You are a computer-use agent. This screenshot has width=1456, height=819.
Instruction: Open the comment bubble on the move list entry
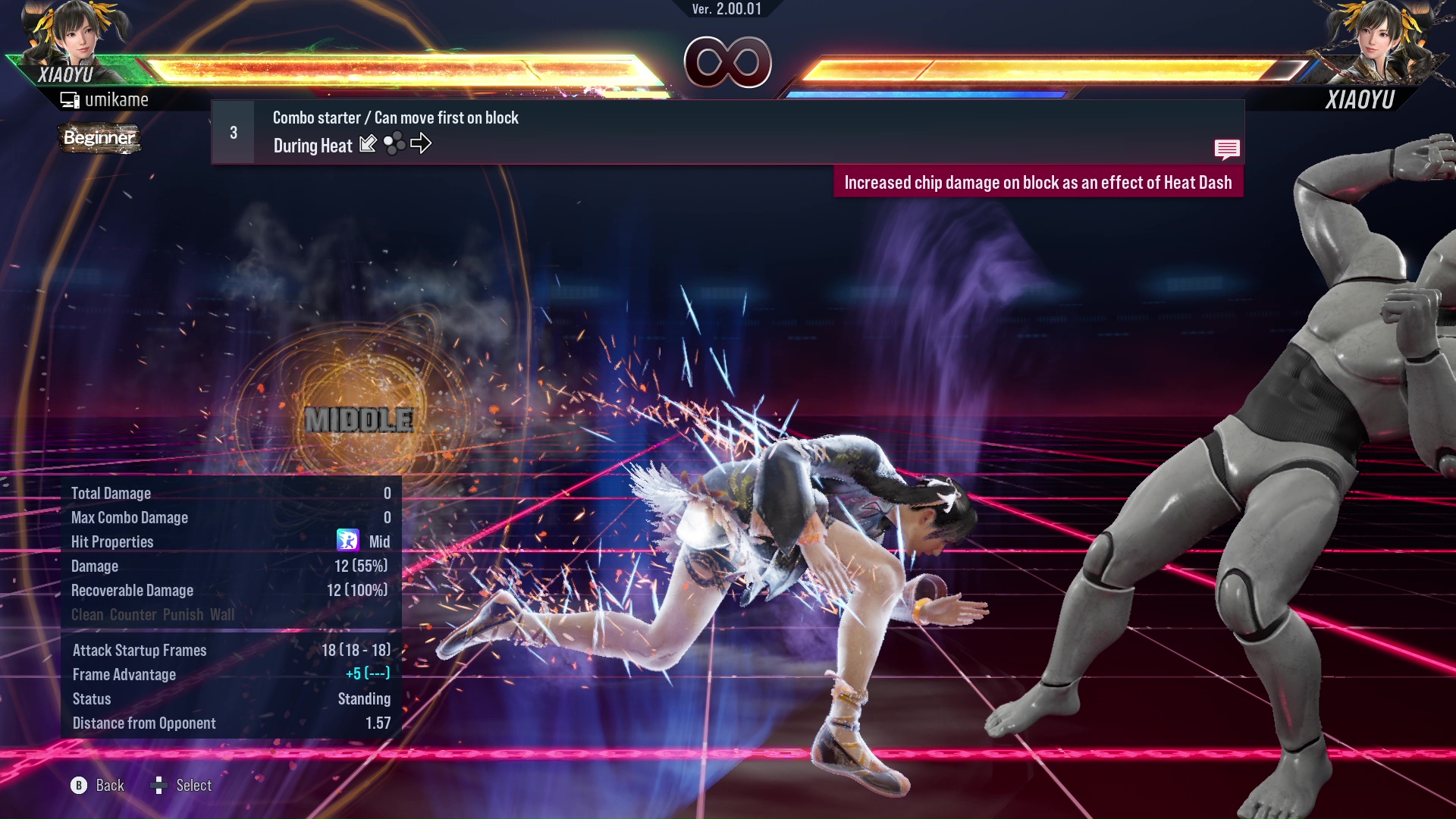pyautogui.click(x=1227, y=149)
